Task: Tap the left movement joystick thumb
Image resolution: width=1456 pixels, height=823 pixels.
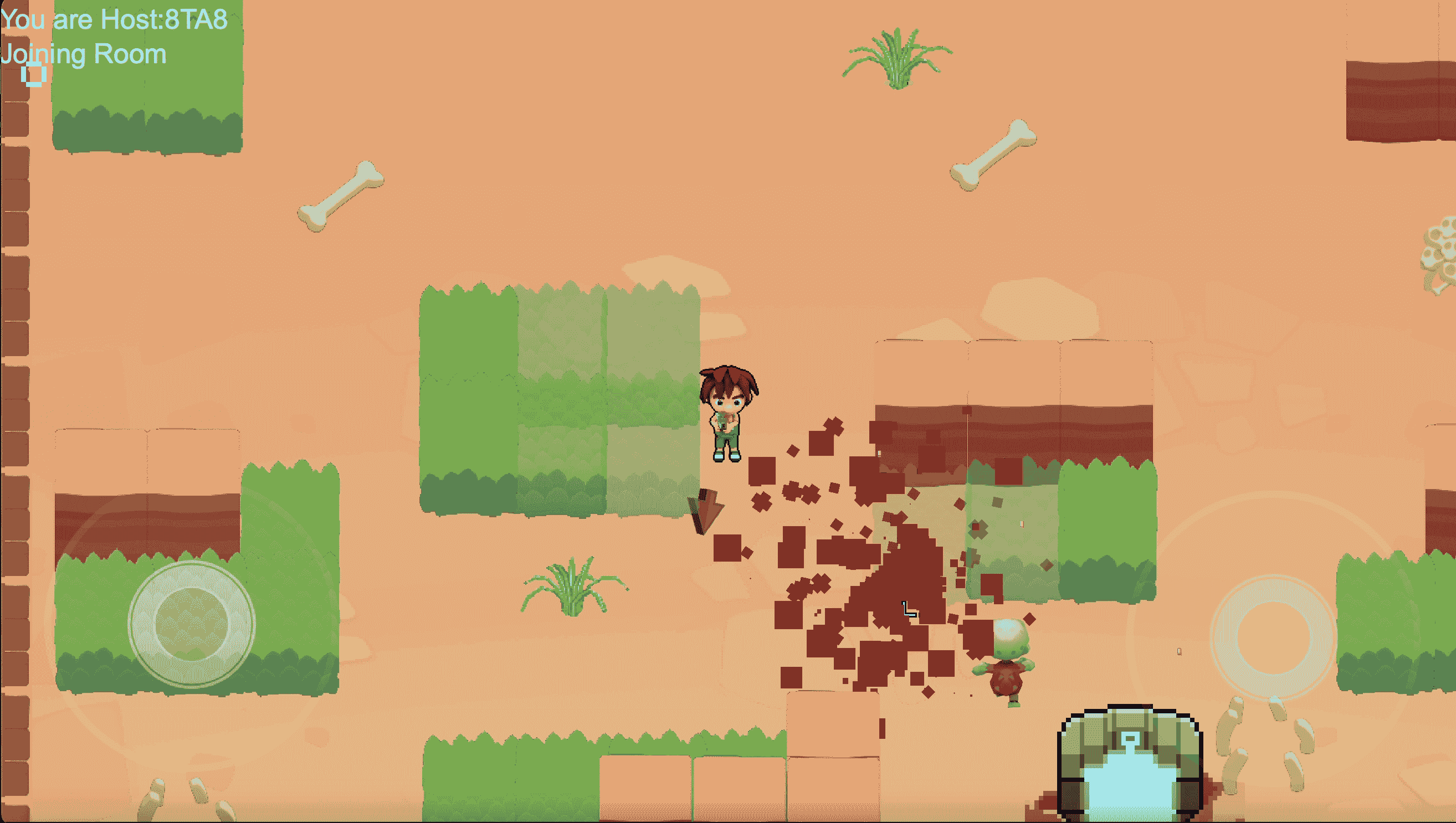Action: point(191,624)
